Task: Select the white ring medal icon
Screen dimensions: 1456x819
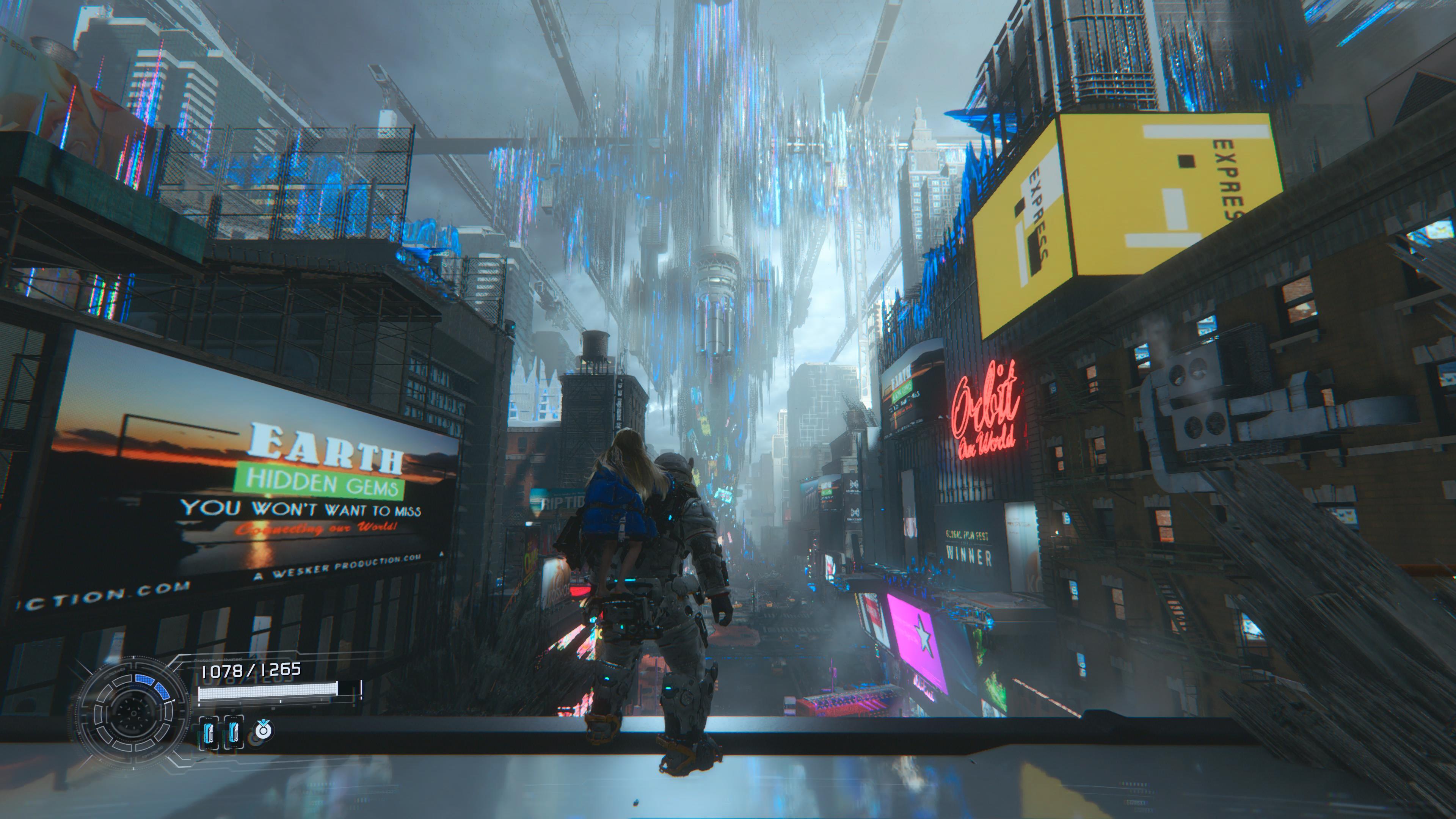Action: pyautogui.click(x=263, y=730)
